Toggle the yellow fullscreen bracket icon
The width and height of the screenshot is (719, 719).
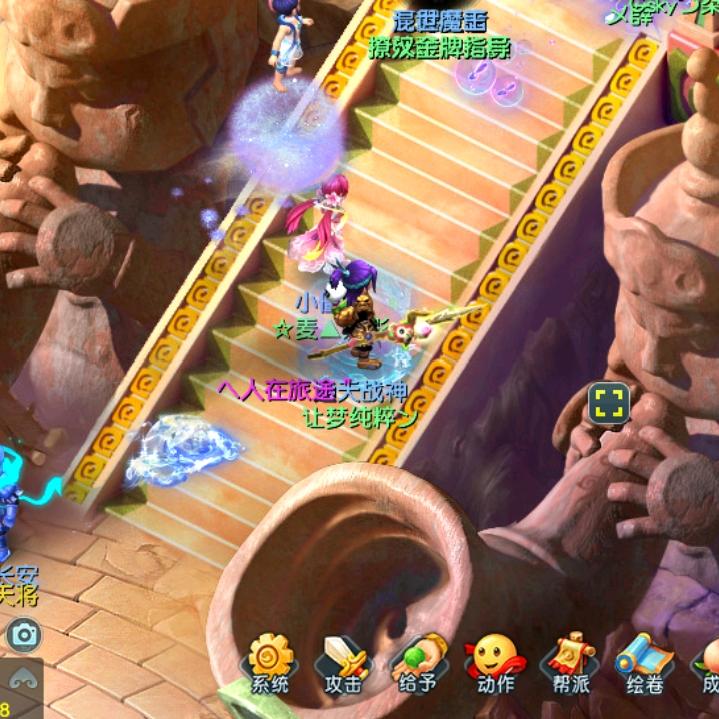tap(609, 403)
